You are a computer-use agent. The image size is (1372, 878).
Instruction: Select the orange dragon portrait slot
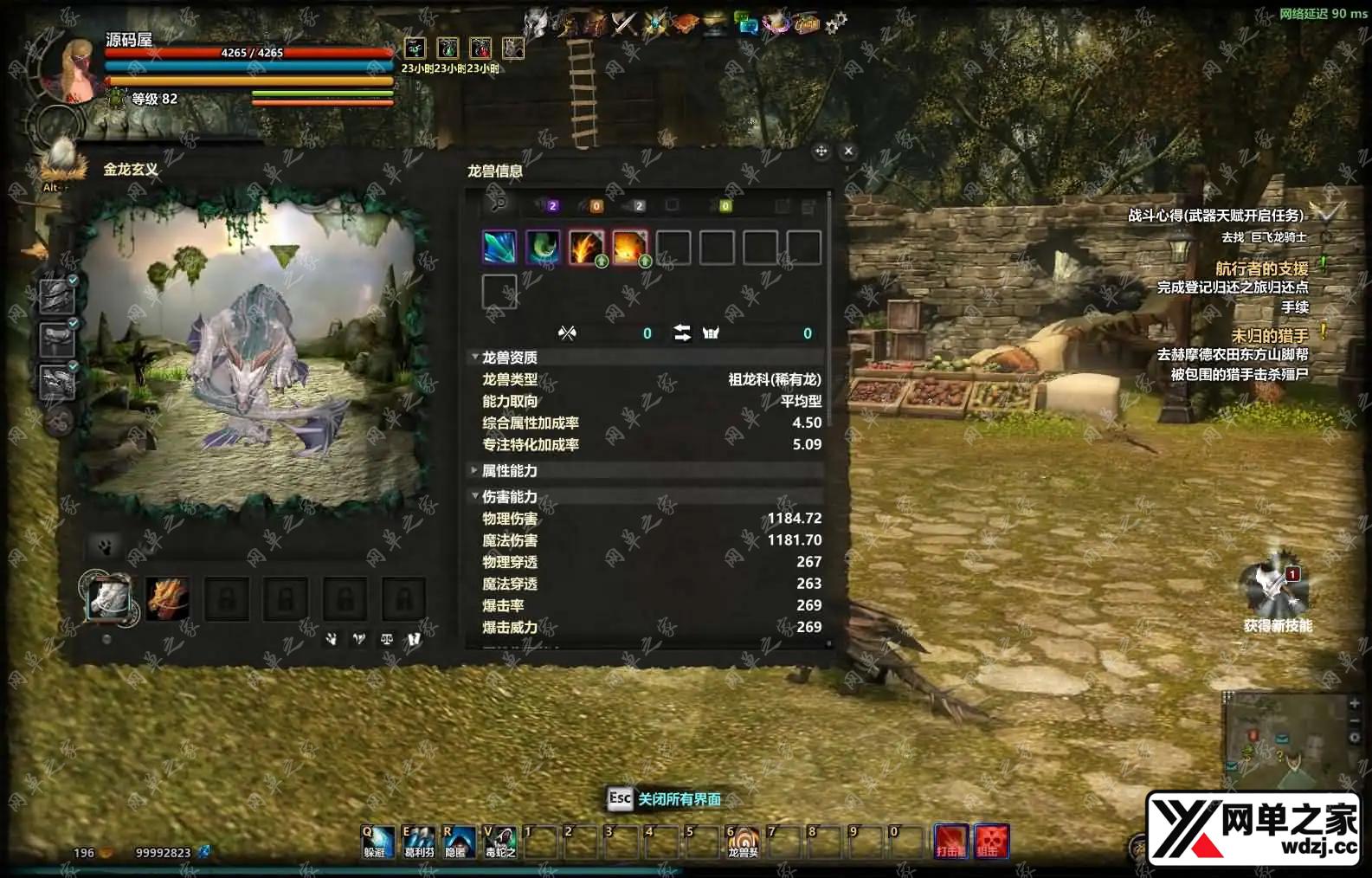pyautogui.click(x=167, y=597)
